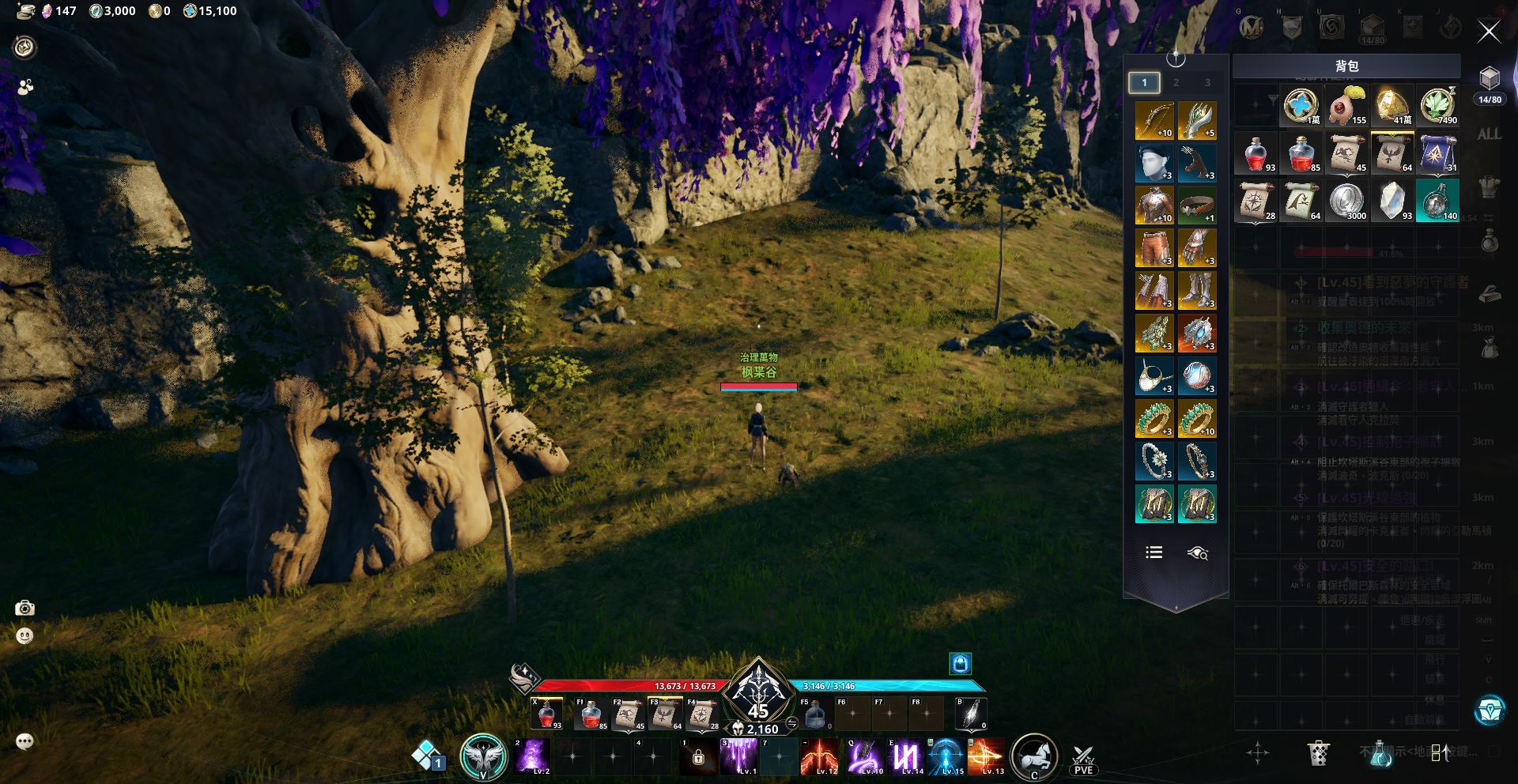The image size is (1518, 784).
Task: Select the white mask helmet slot
Action: coord(1154,163)
